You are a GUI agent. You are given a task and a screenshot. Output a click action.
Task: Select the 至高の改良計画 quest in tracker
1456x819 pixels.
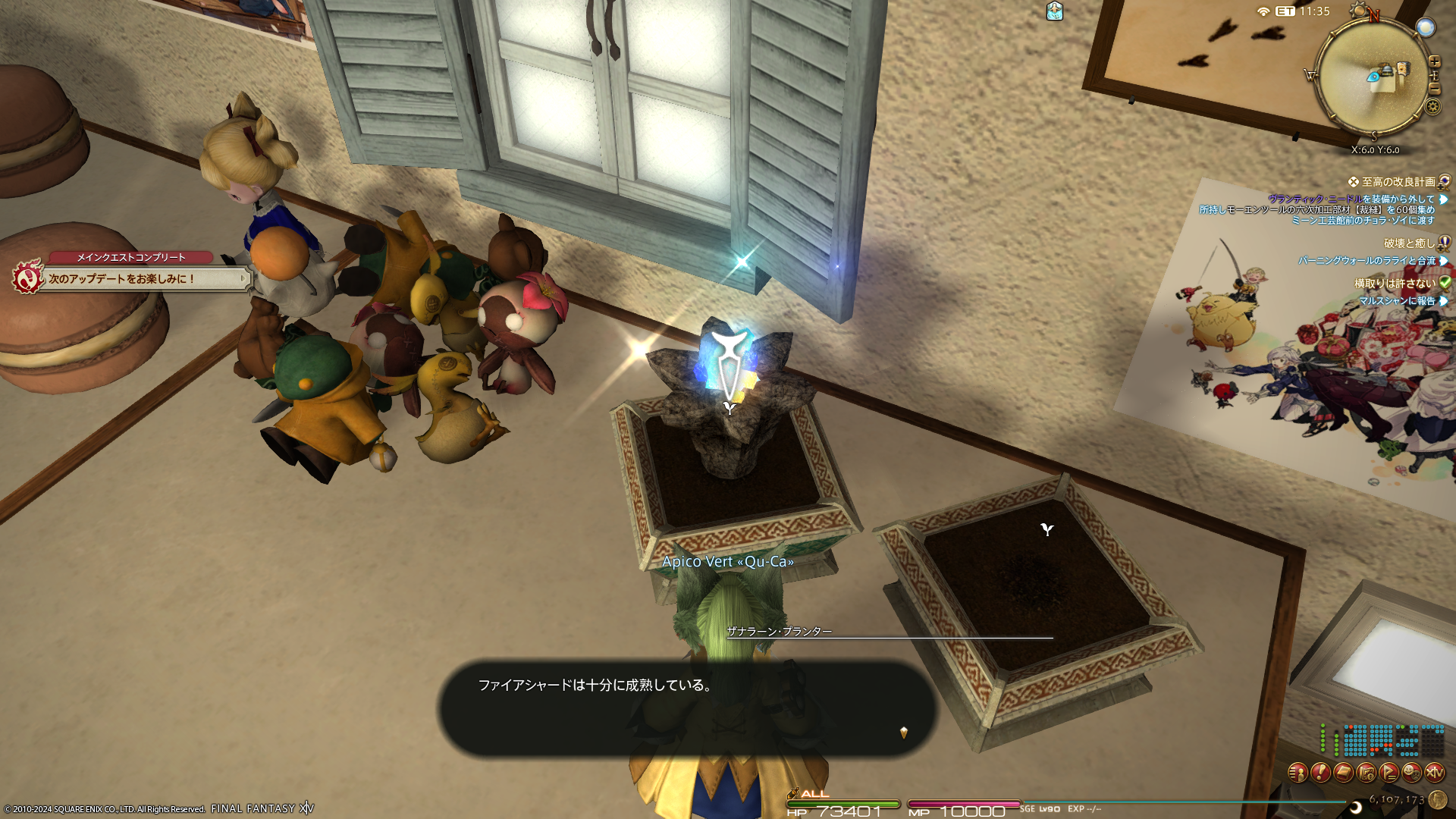[1398, 182]
